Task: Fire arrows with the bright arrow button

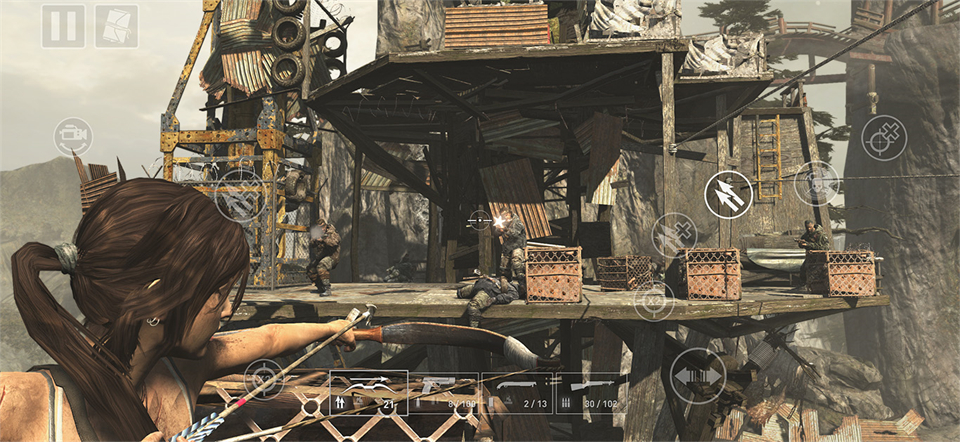Action: tap(728, 195)
